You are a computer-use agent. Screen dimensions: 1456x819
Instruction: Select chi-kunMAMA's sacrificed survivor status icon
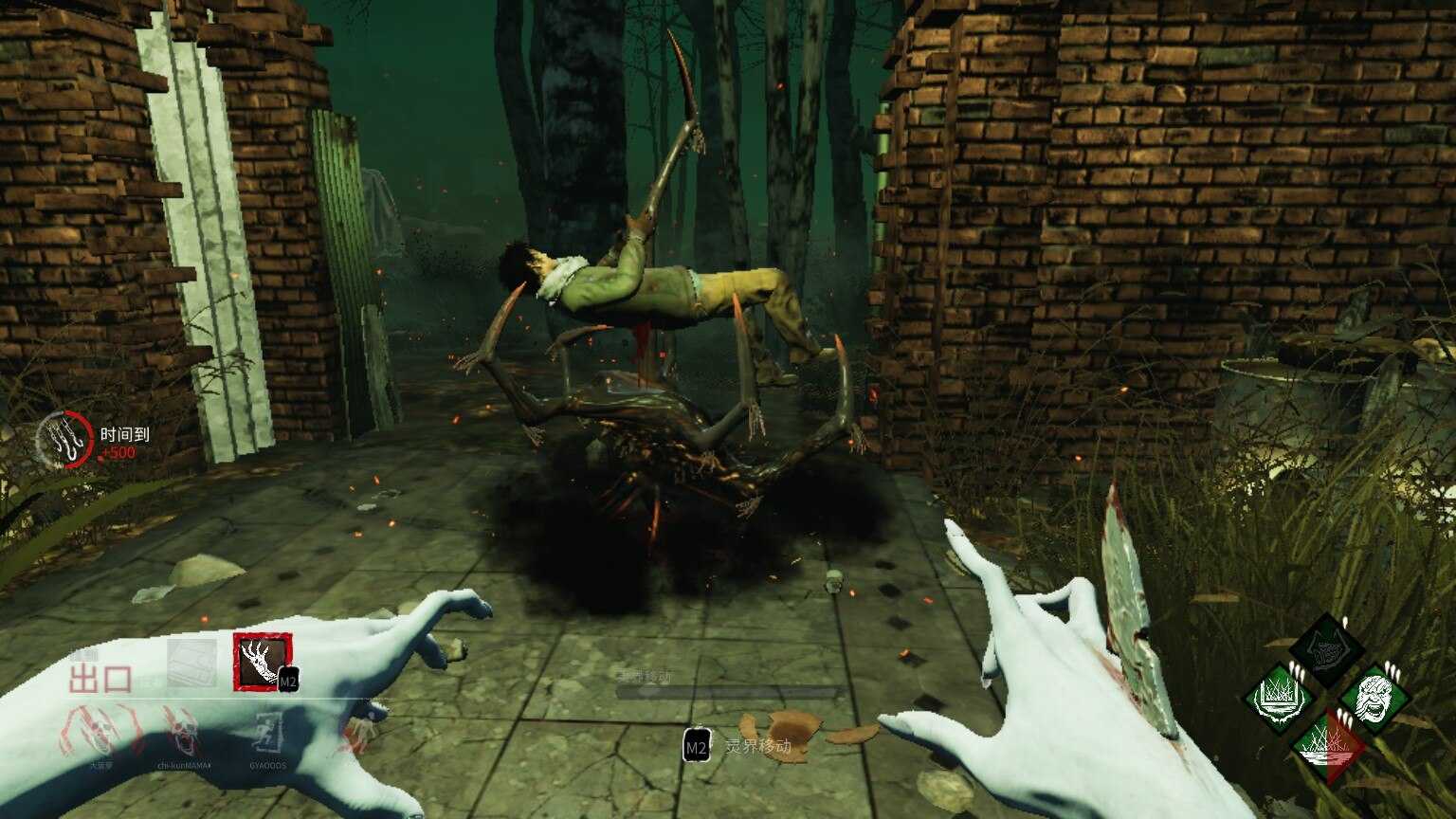[180, 732]
